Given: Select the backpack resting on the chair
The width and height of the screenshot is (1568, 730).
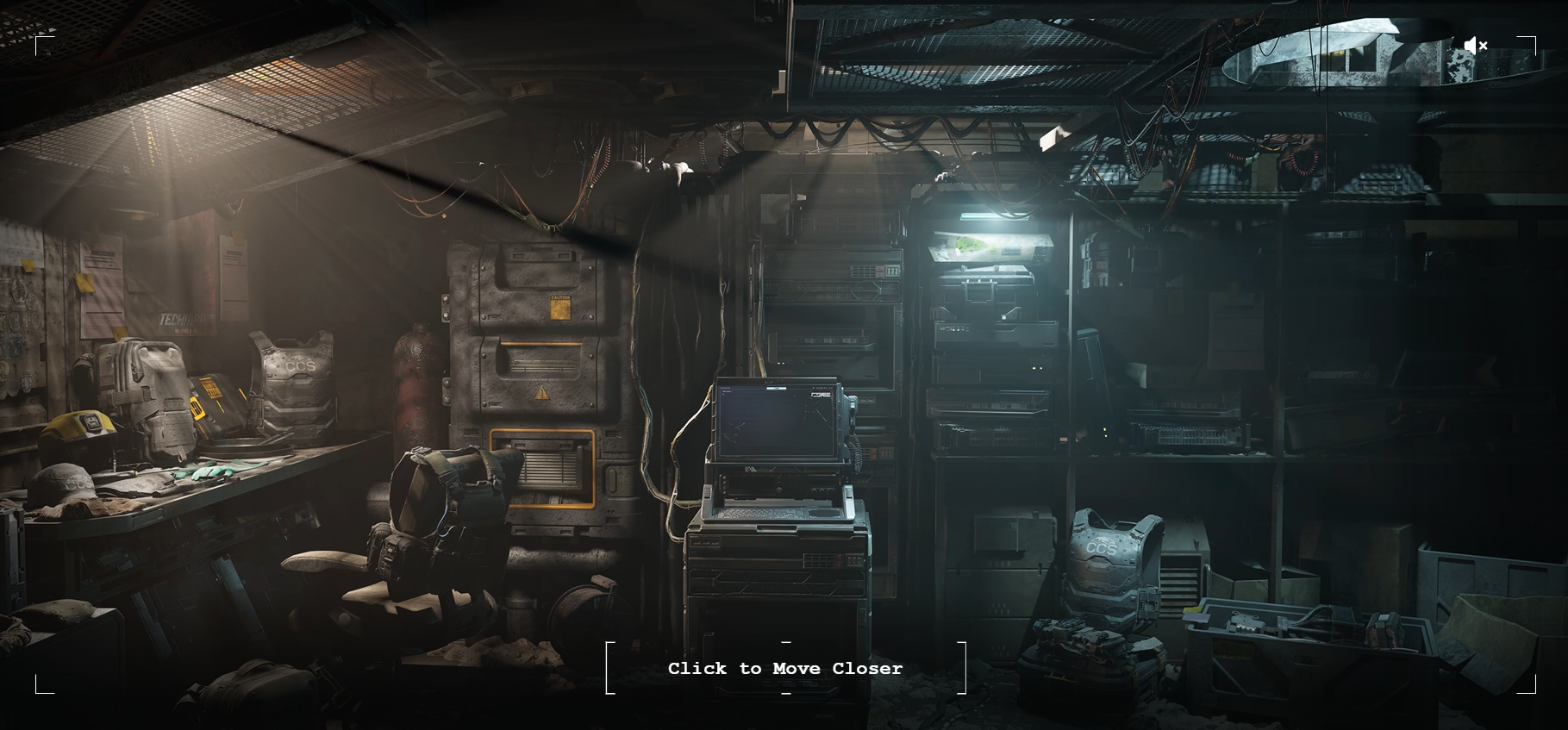Looking at the screenshot, I should 435,517.
